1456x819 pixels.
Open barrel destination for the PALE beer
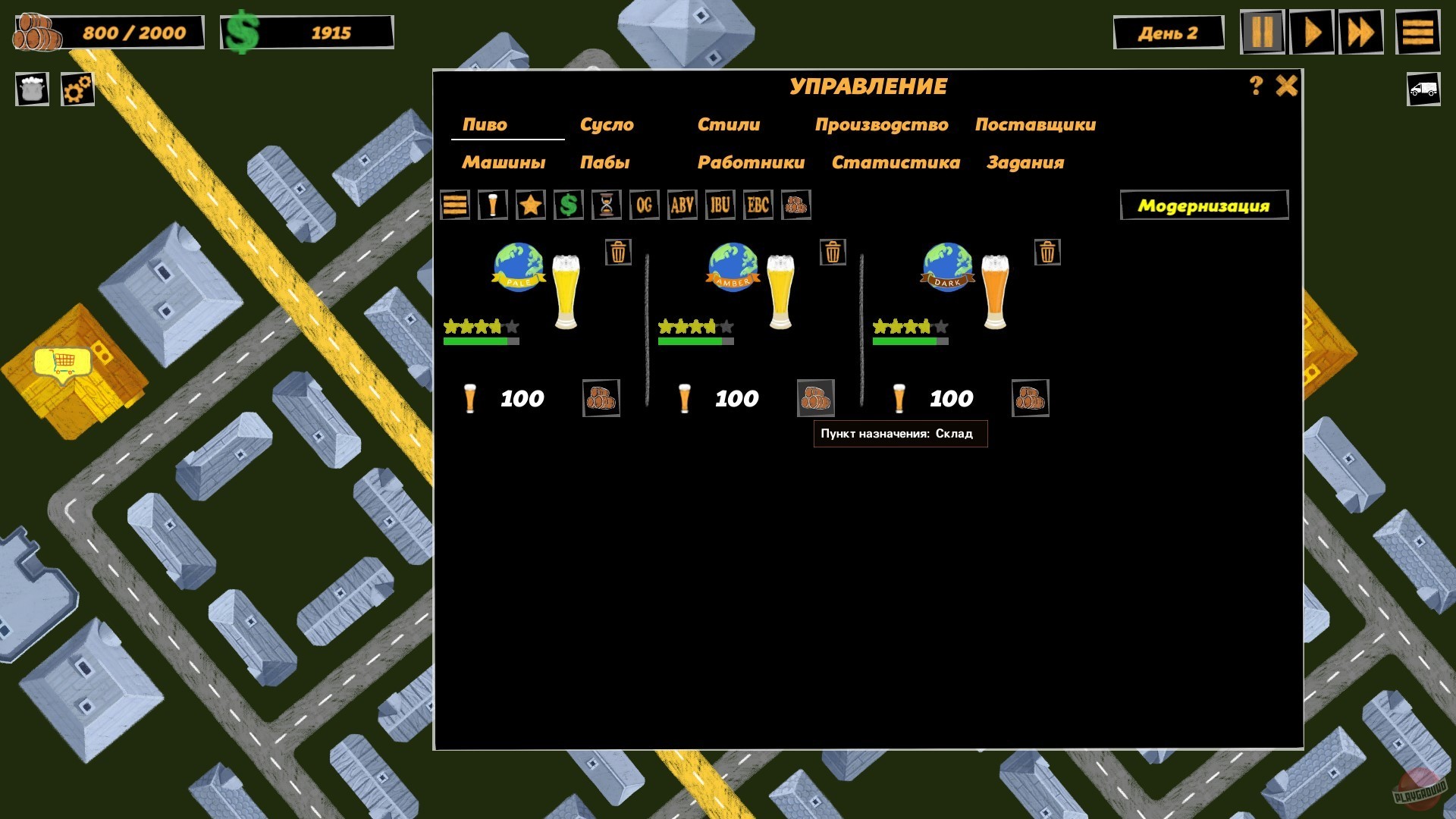601,397
